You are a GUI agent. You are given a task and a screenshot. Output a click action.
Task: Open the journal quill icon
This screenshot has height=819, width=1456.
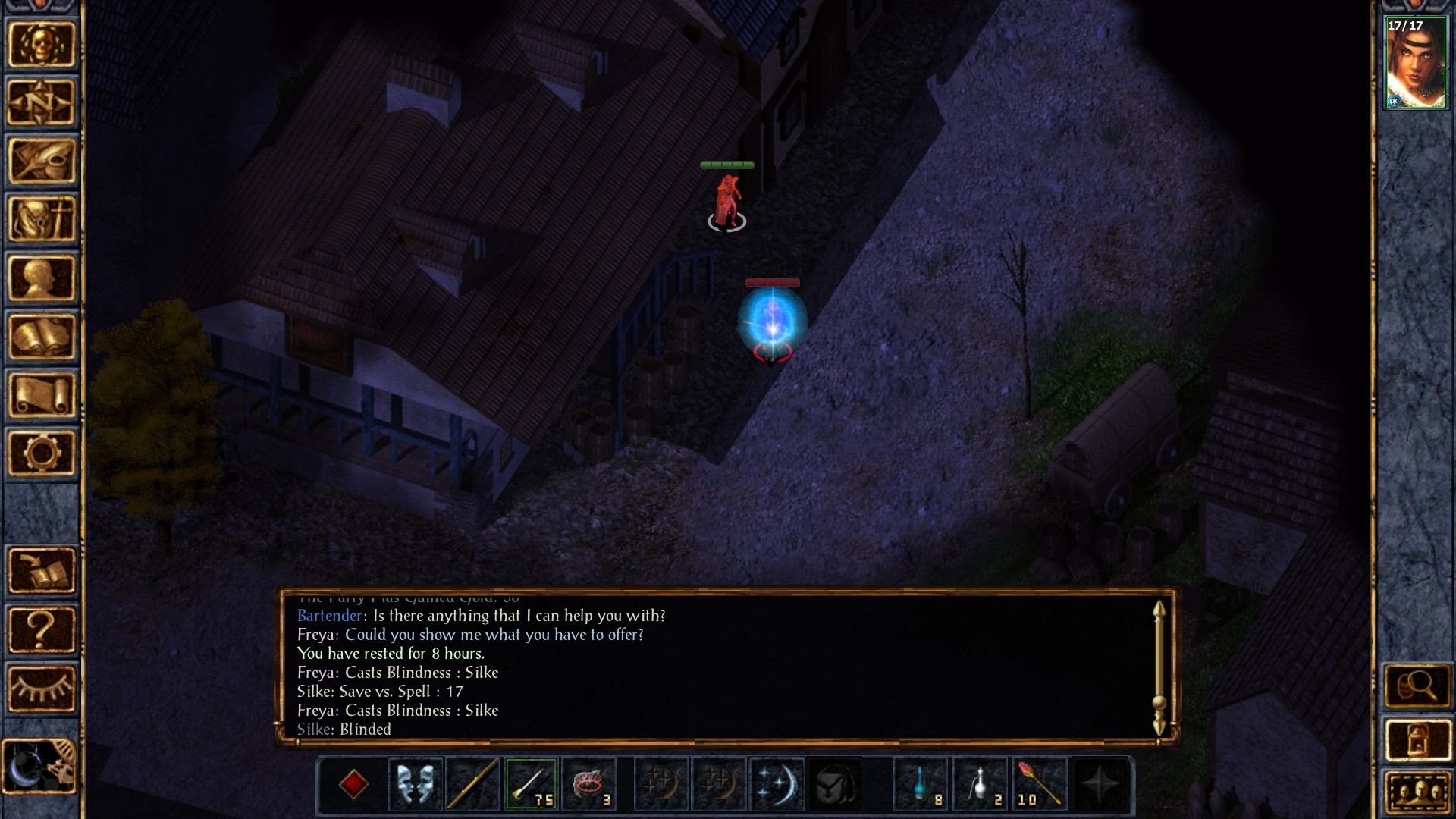(x=42, y=161)
